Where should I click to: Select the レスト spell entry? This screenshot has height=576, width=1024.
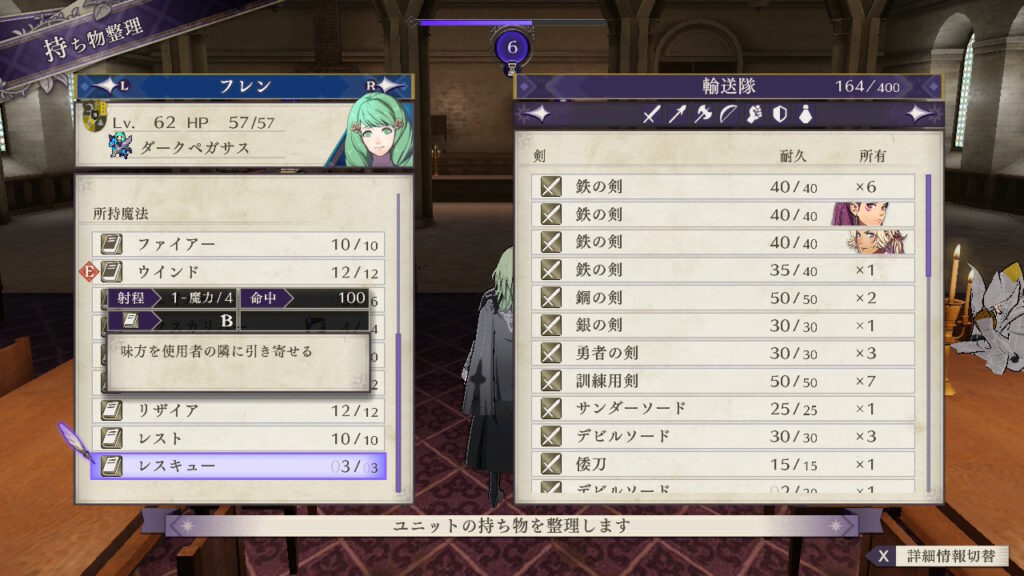coord(240,439)
